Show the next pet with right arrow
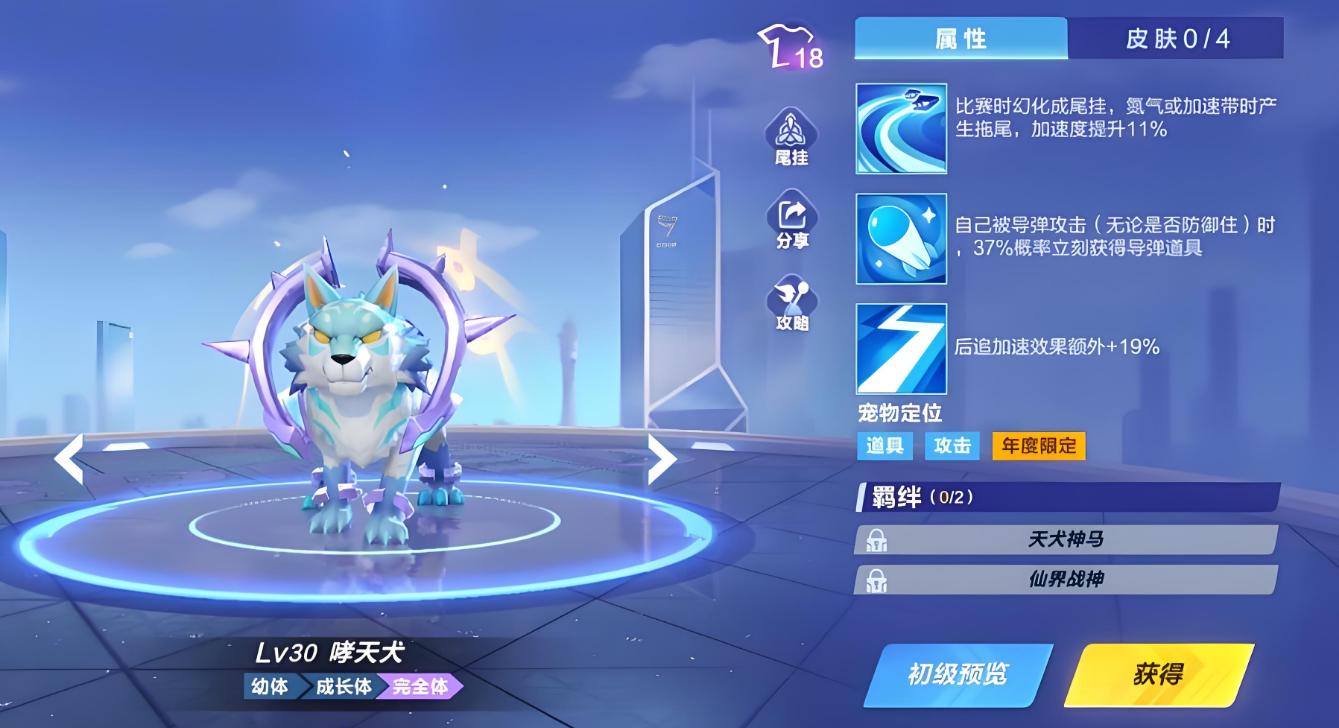This screenshot has width=1339, height=728. [662, 459]
